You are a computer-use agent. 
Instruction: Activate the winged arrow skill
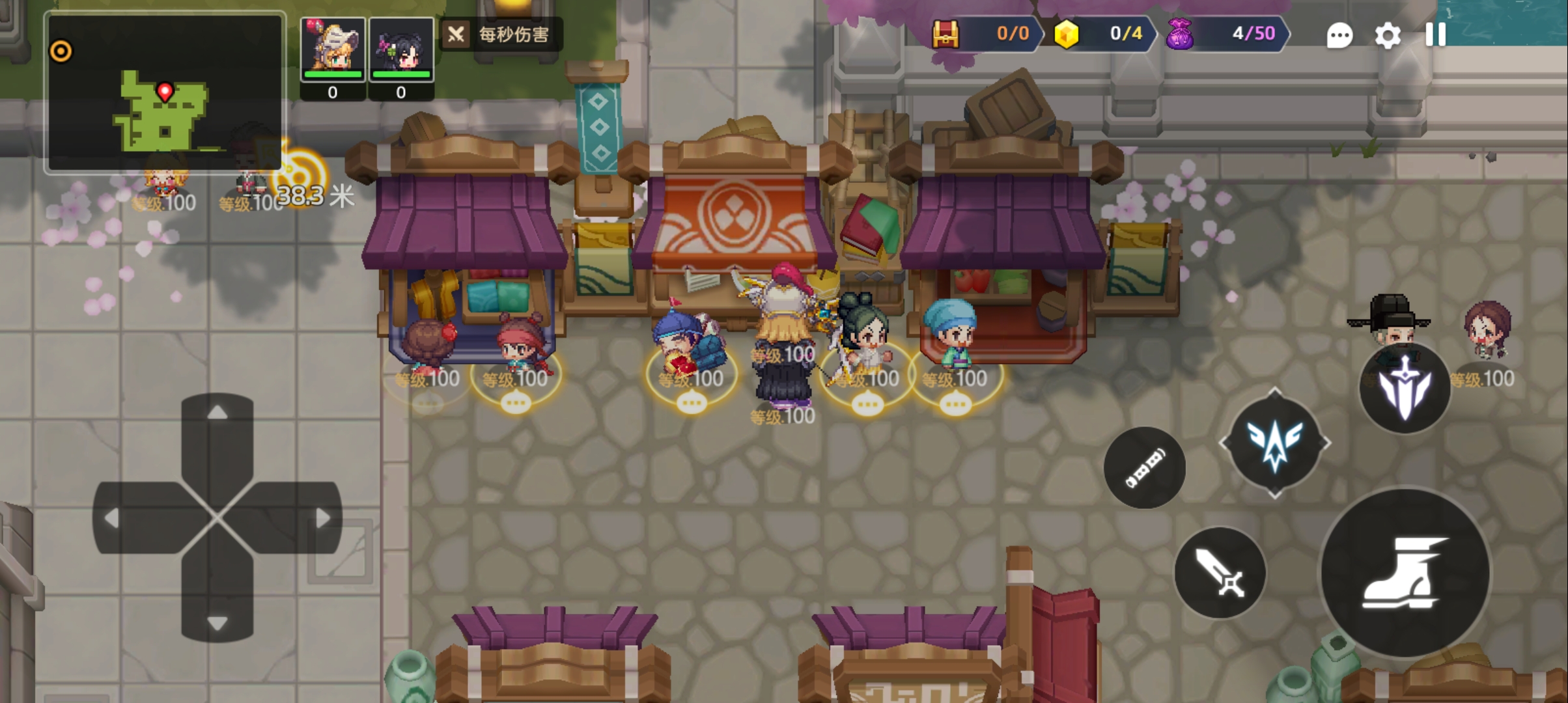[x=1274, y=443]
